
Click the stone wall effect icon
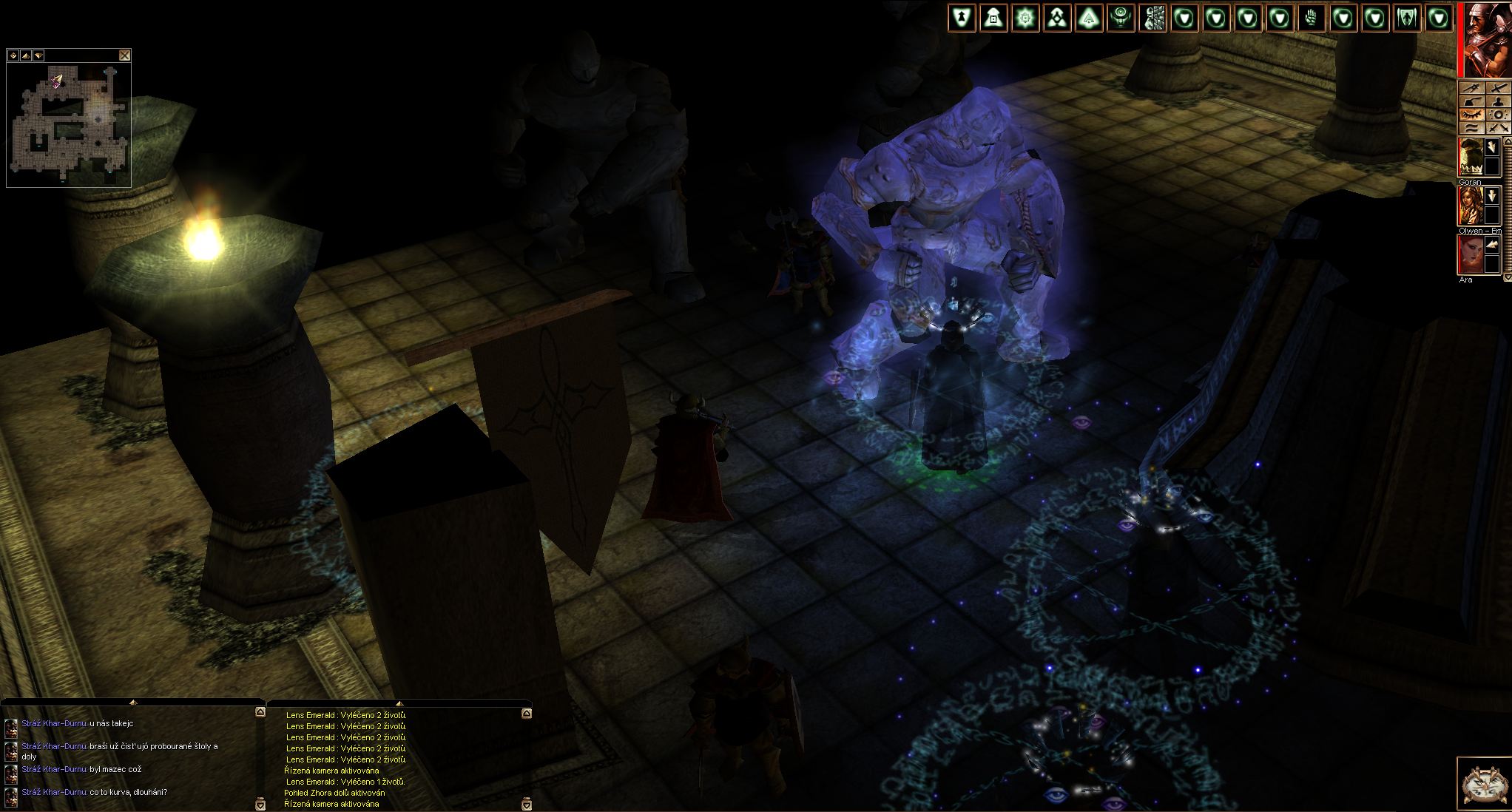pyautogui.click(x=1152, y=18)
